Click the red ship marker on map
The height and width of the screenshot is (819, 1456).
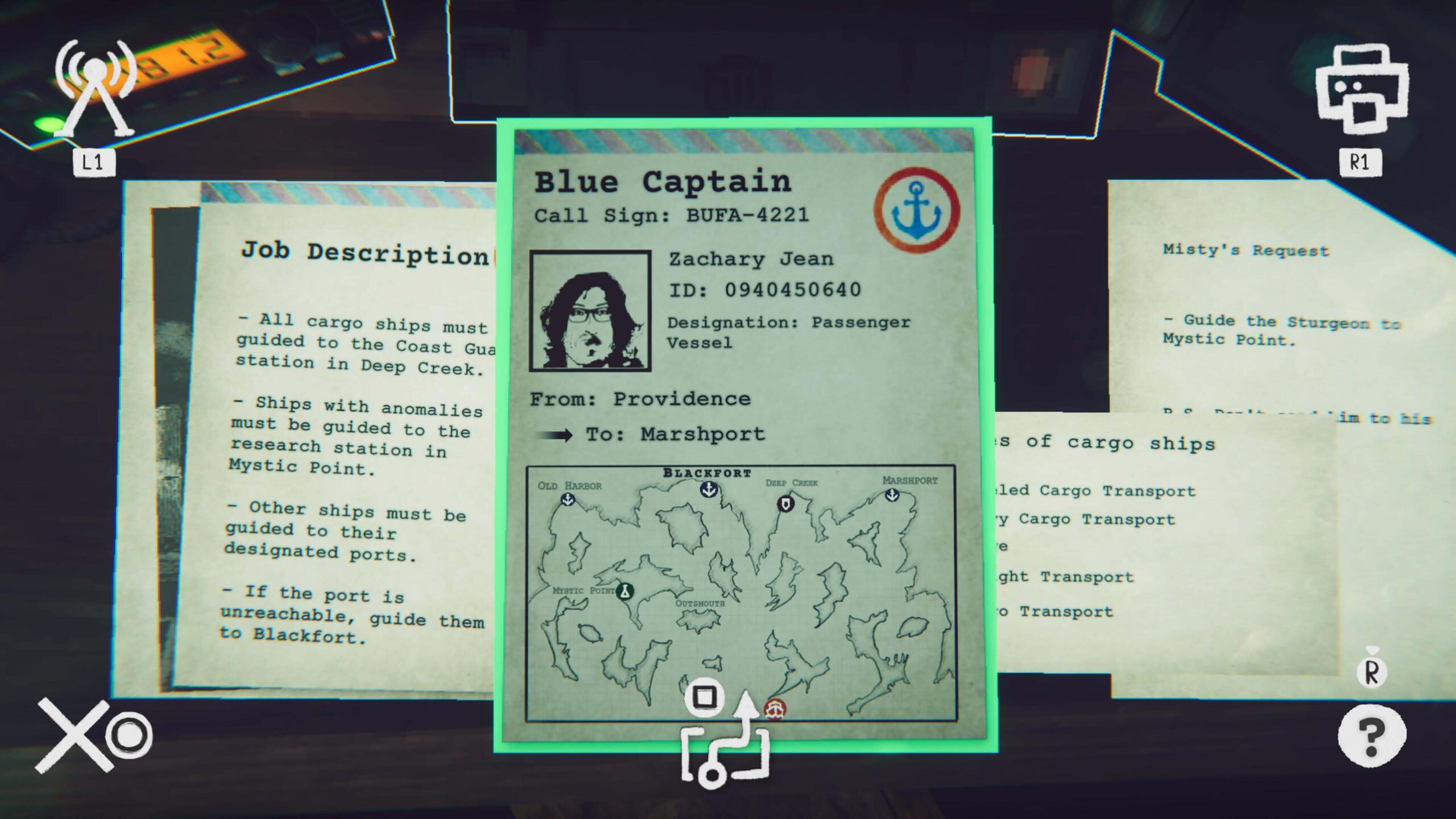point(775,710)
